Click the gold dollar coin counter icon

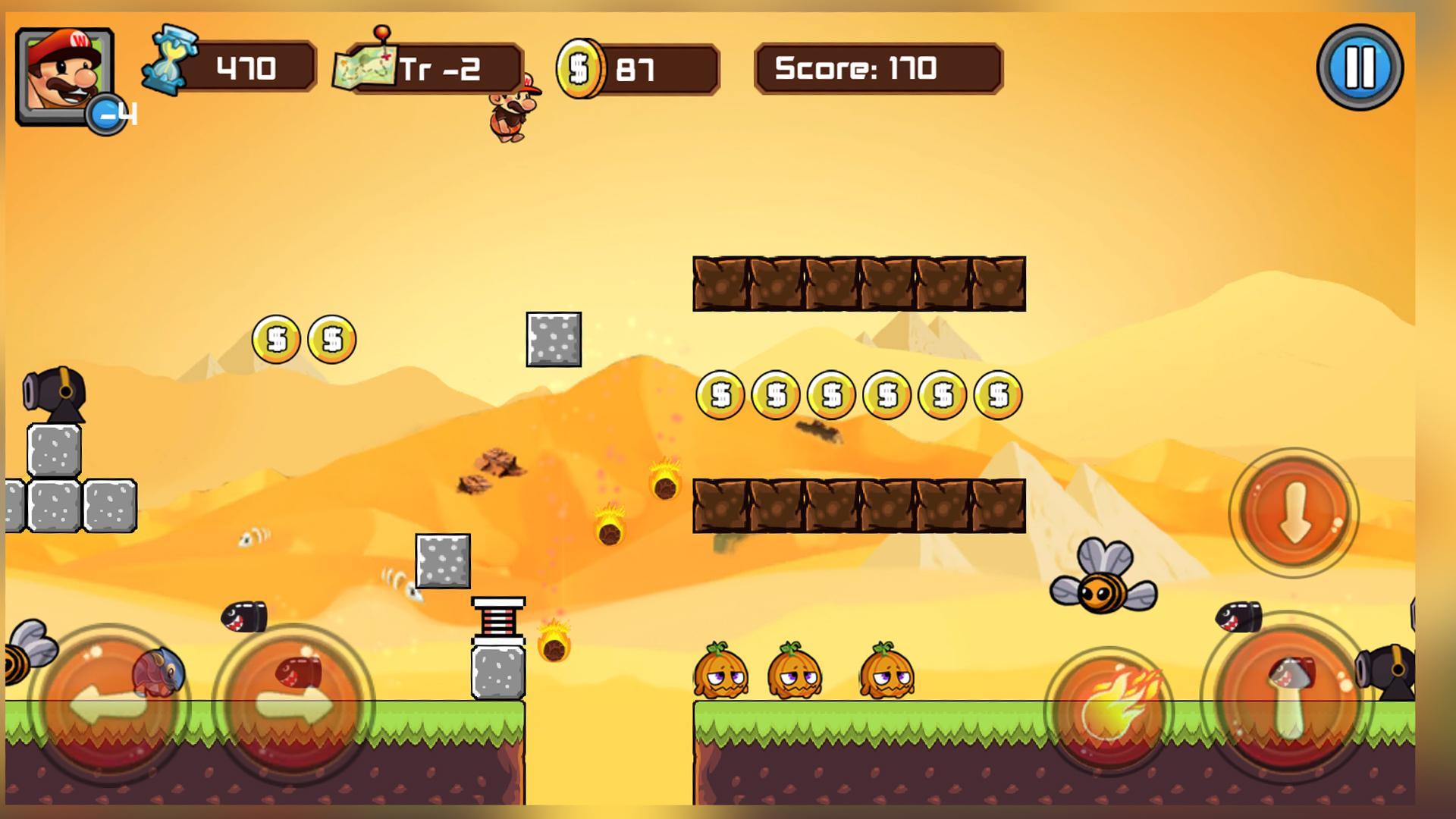tap(580, 69)
